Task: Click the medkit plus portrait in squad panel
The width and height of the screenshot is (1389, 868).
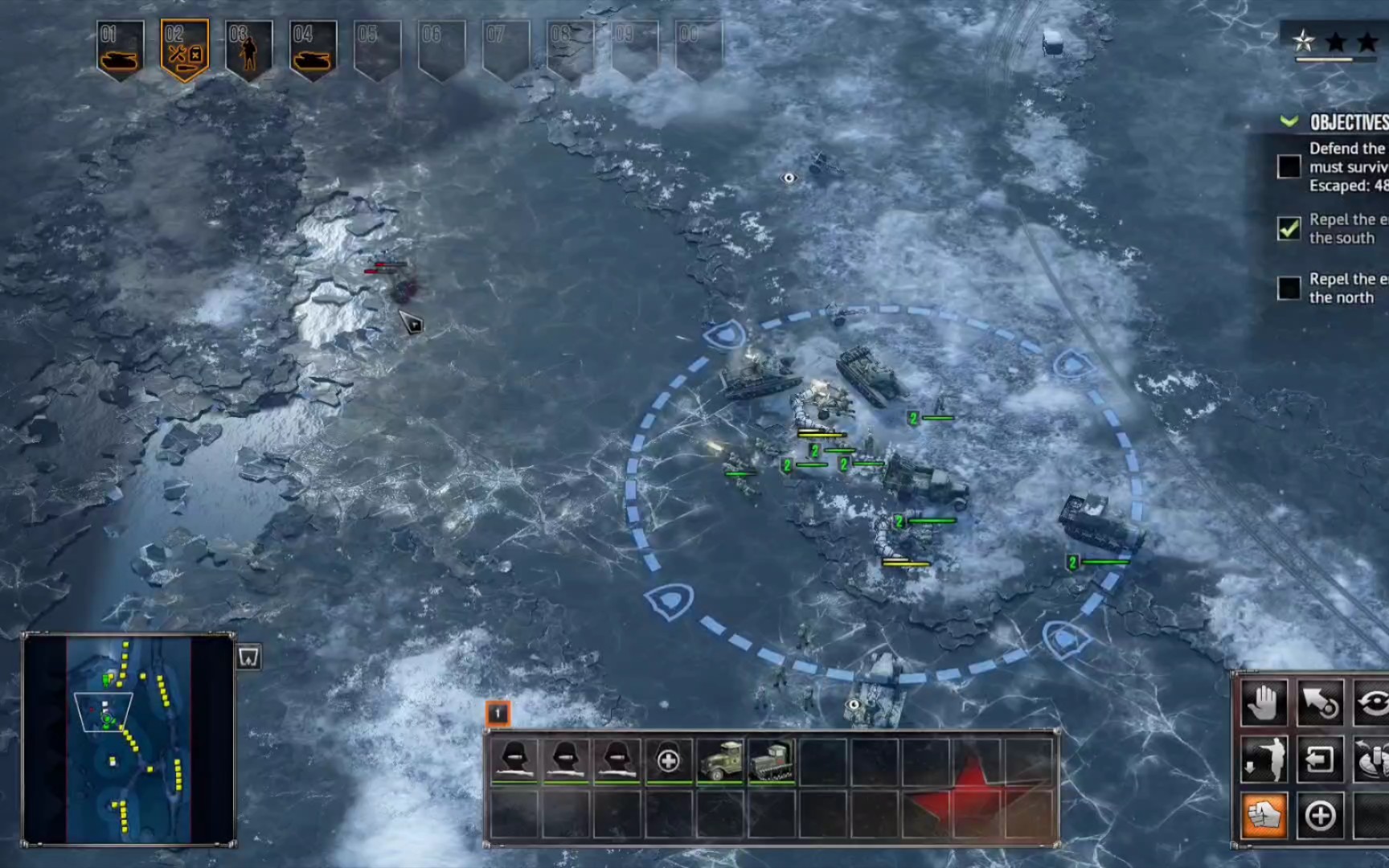Action: pyautogui.click(x=668, y=761)
